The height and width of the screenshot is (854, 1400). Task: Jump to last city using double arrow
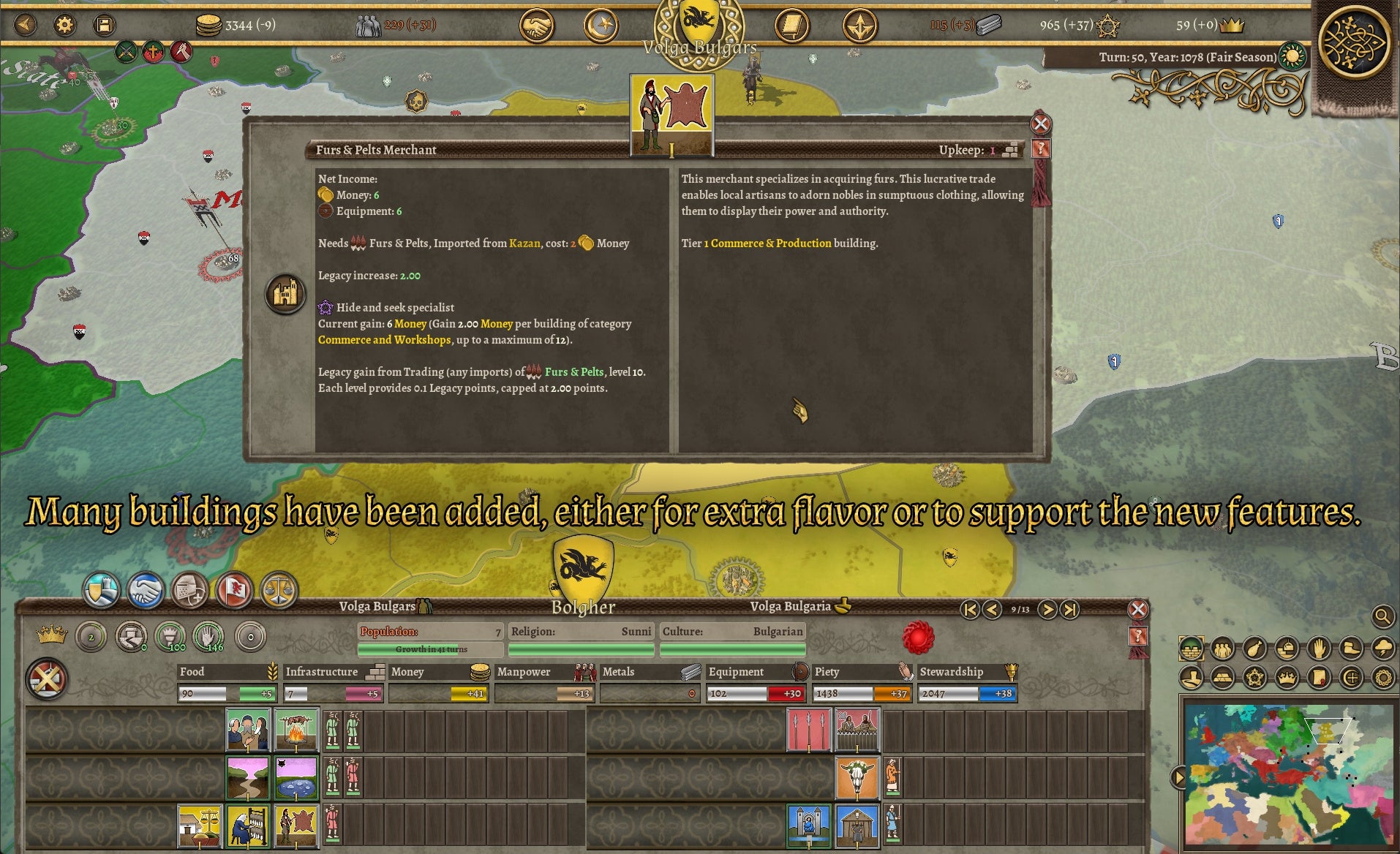[x=1071, y=608]
